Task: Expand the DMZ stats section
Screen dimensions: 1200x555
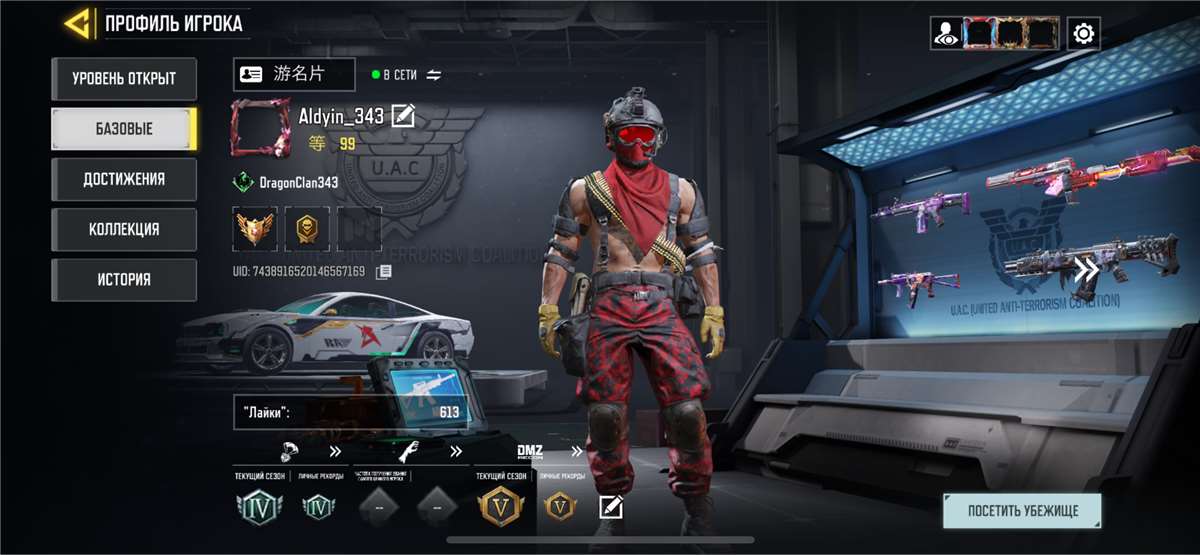Action: coord(576,451)
